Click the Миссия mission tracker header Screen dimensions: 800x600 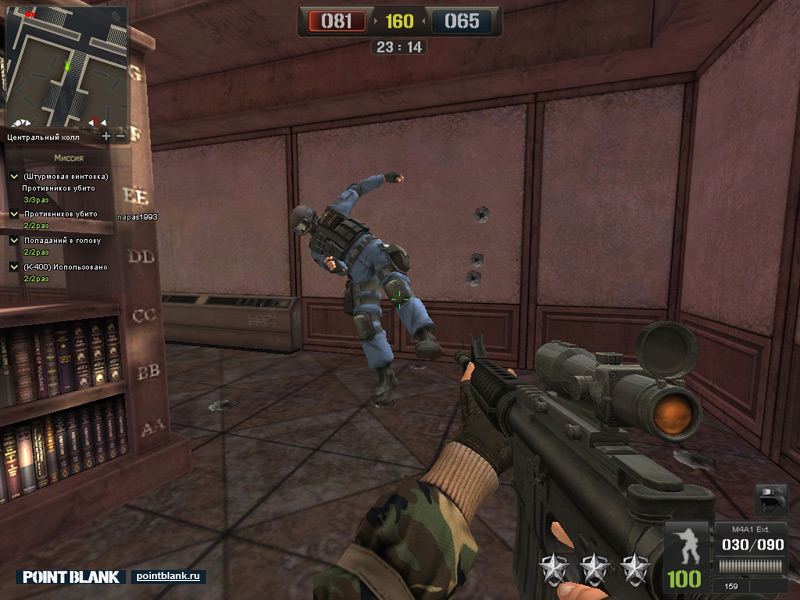pyautogui.click(x=68, y=158)
